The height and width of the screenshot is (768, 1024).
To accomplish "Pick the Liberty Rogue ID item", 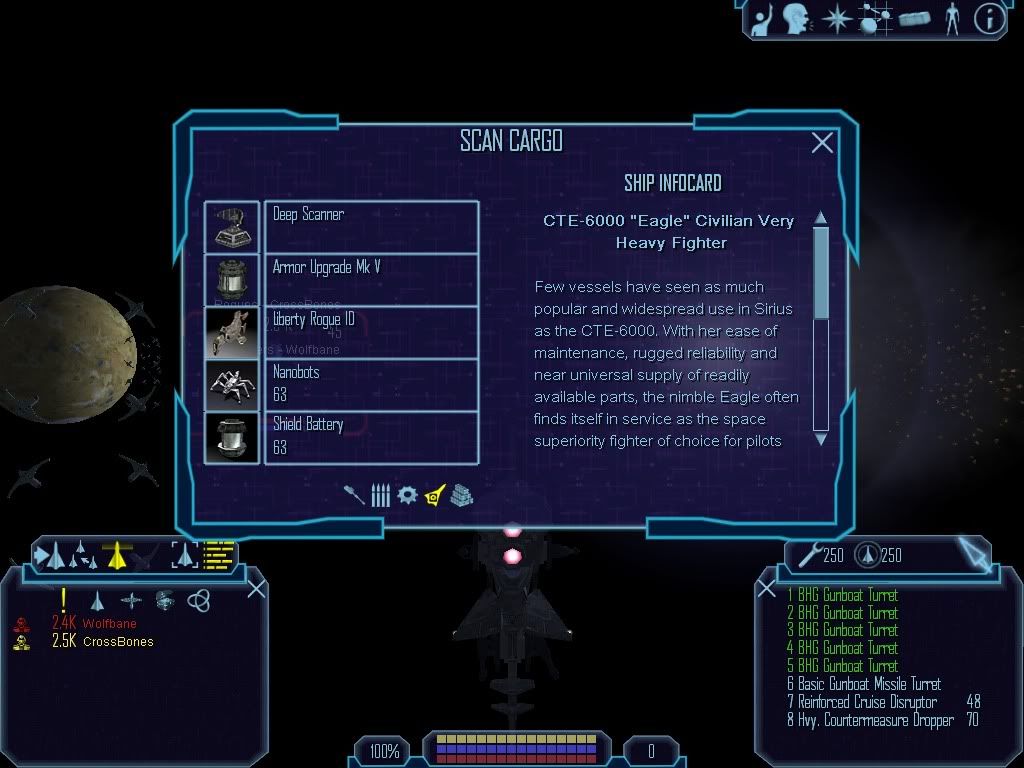I will (x=370, y=332).
